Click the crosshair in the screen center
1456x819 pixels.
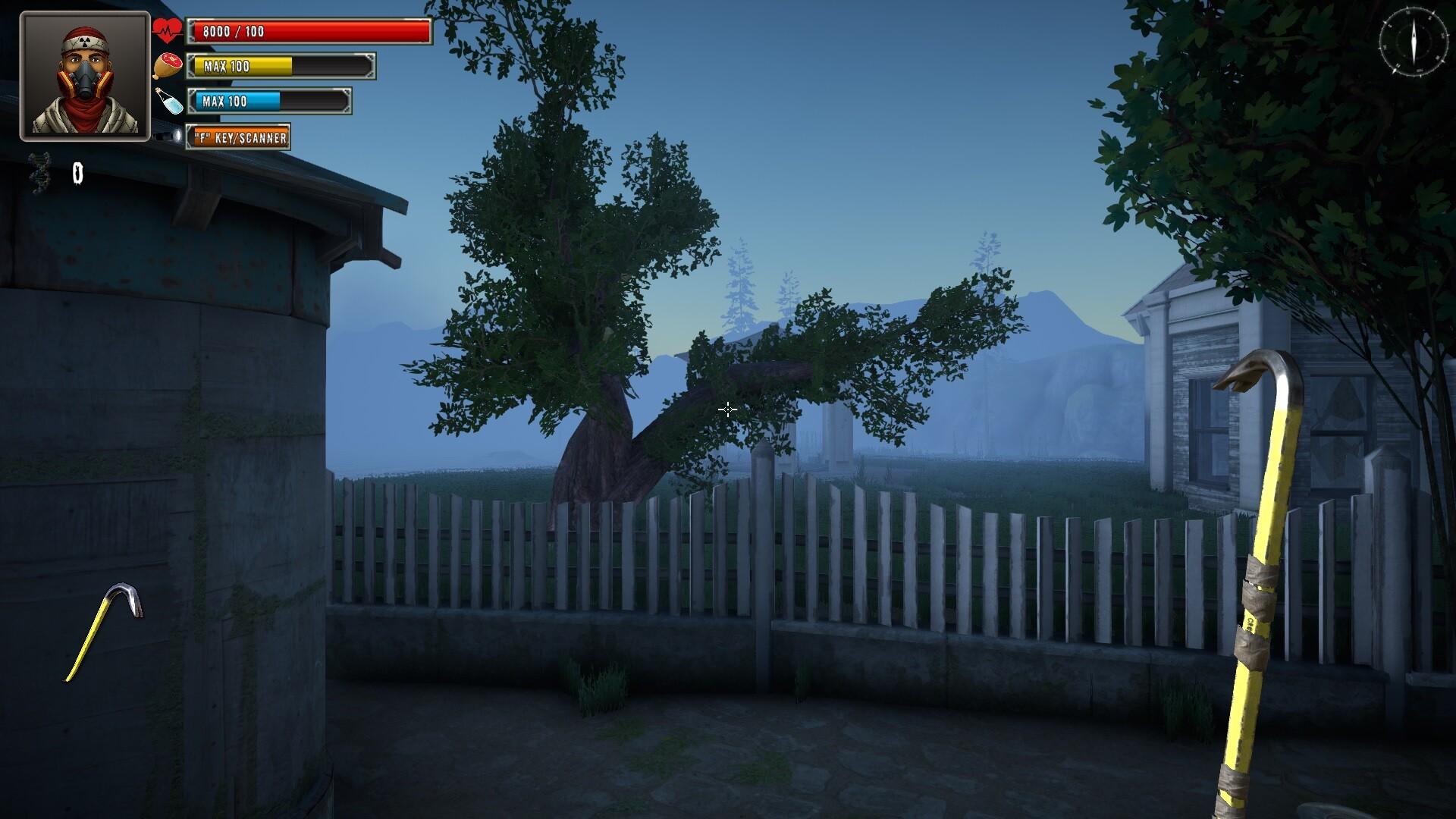pyautogui.click(x=727, y=409)
